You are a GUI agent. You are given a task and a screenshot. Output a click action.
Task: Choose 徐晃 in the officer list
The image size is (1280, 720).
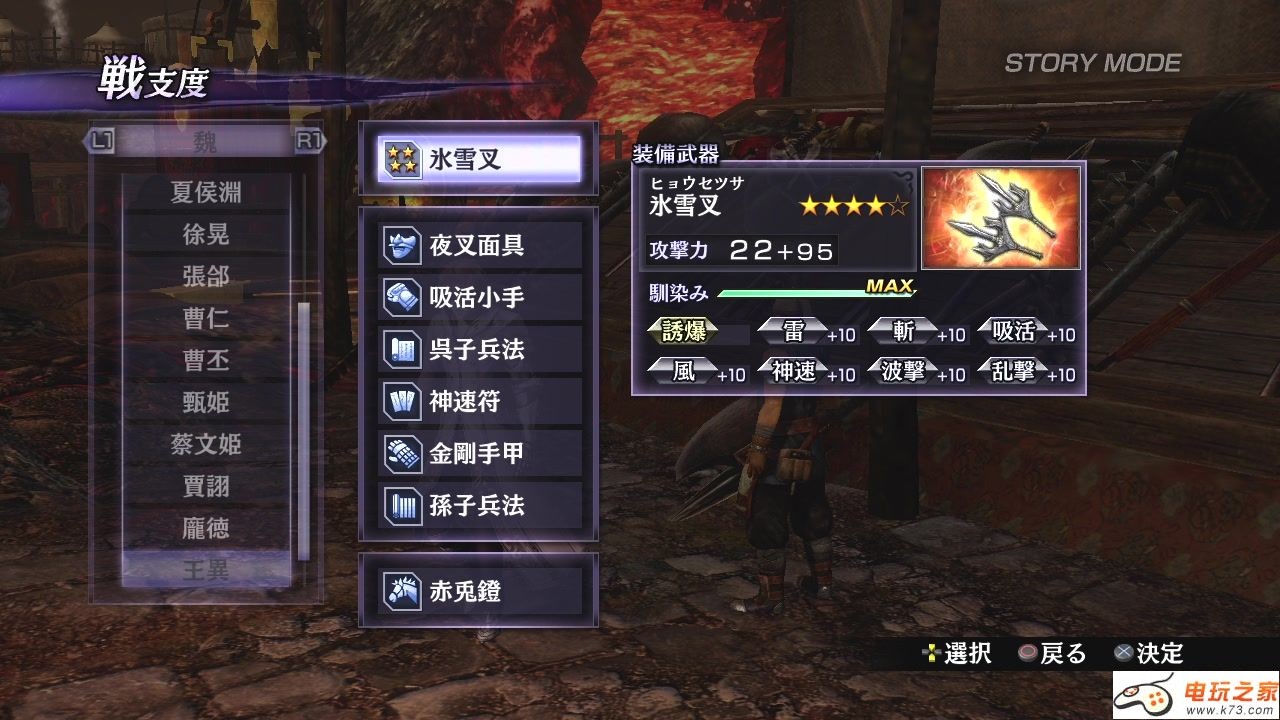tap(206, 234)
